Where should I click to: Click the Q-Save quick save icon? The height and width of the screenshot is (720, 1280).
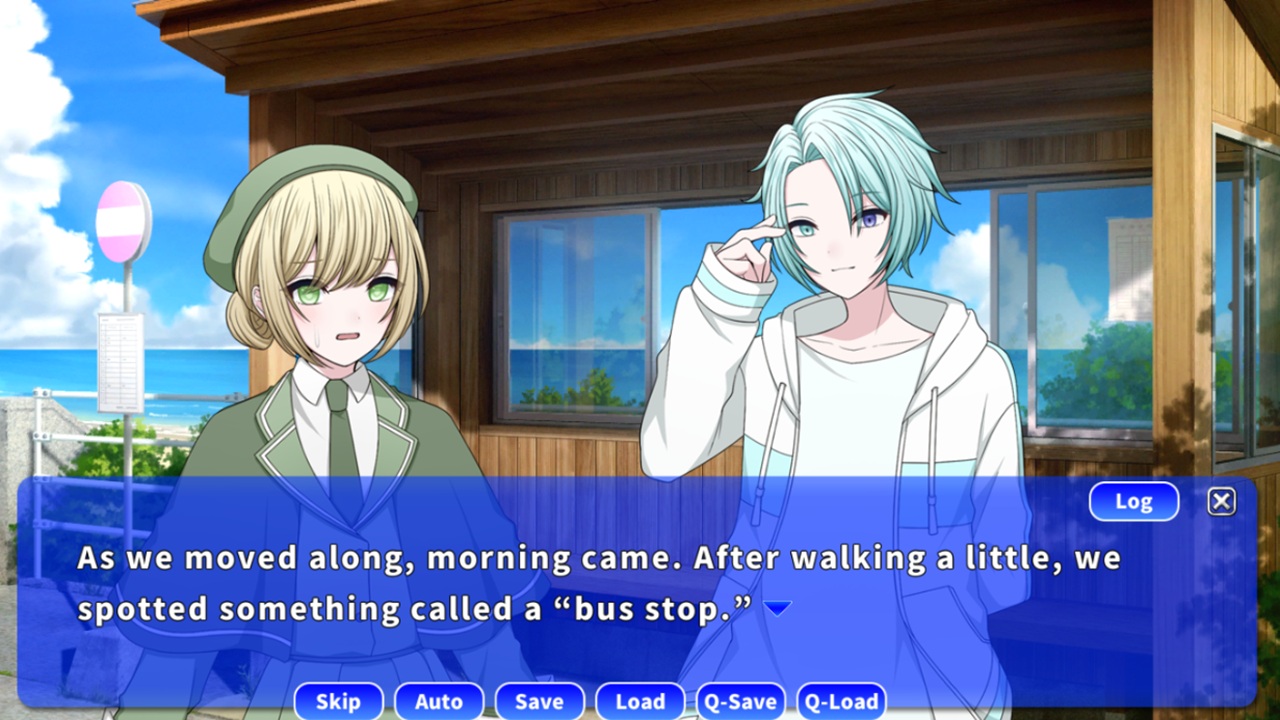tap(741, 701)
